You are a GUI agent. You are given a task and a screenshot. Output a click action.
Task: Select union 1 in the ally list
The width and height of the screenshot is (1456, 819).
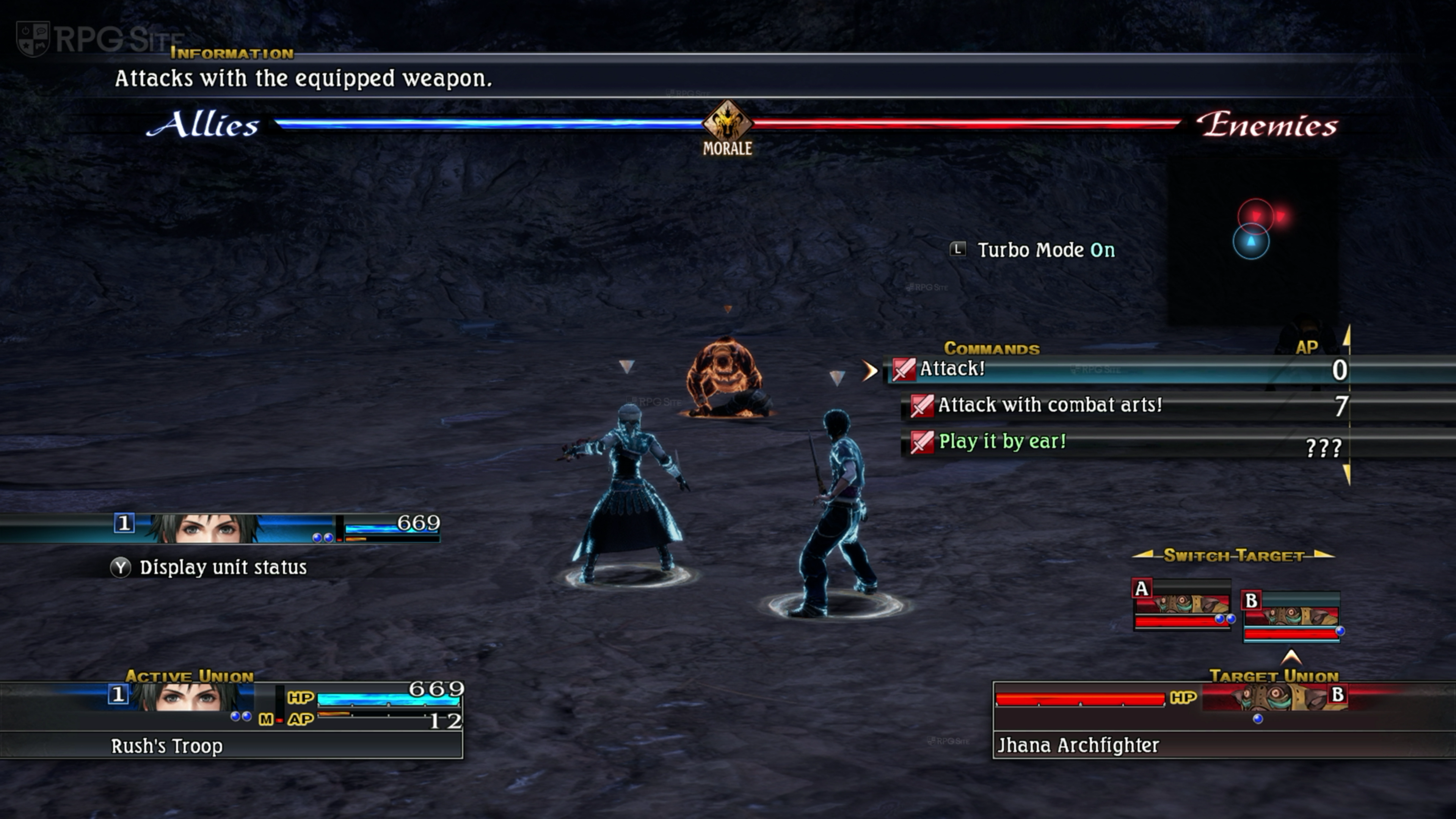(220, 528)
